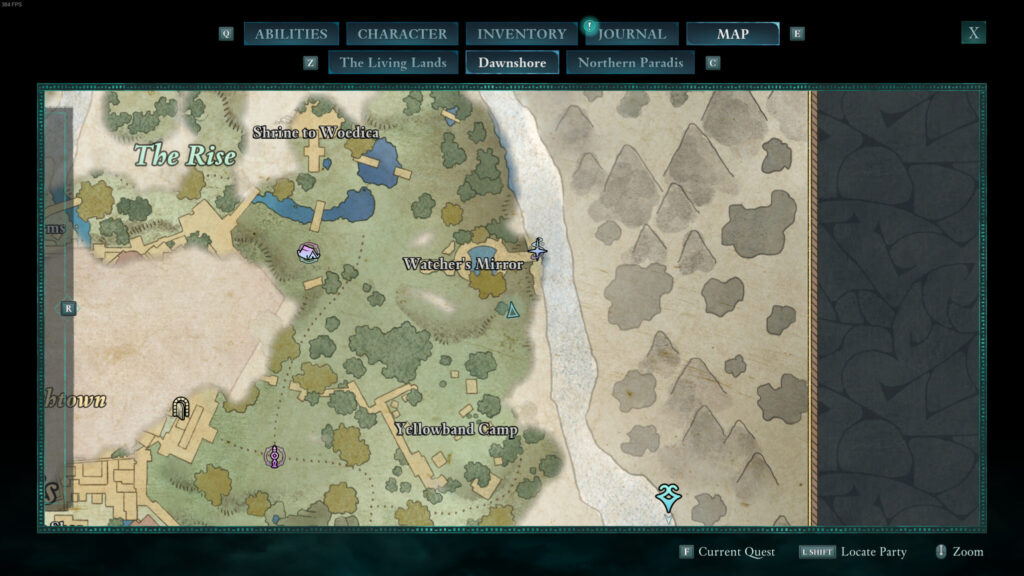Select the teal triangle marker below Watcher's Mirror
This screenshot has width=1024, height=576.
click(x=513, y=311)
